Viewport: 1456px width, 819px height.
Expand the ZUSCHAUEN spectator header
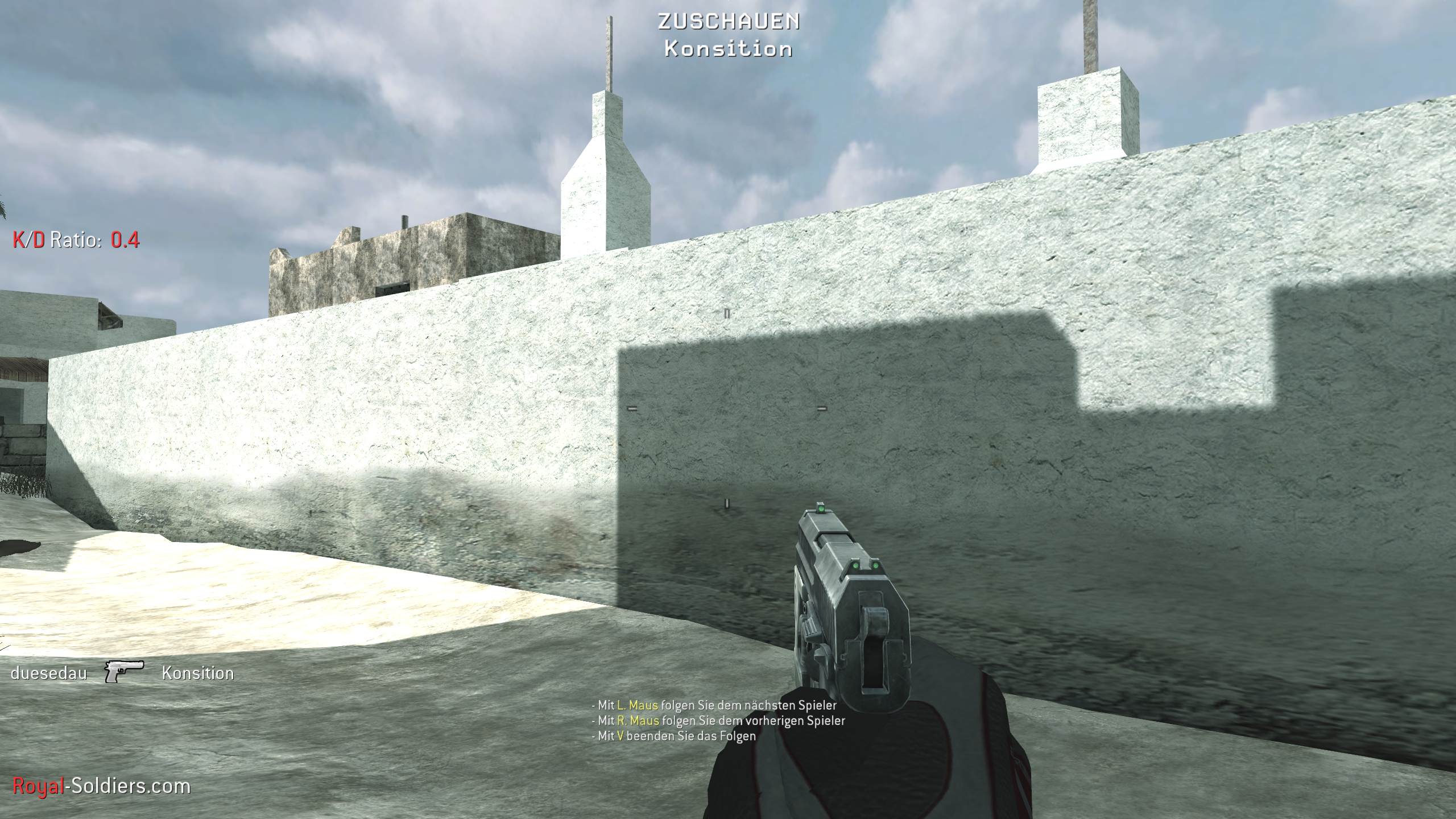(x=728, y=22)
